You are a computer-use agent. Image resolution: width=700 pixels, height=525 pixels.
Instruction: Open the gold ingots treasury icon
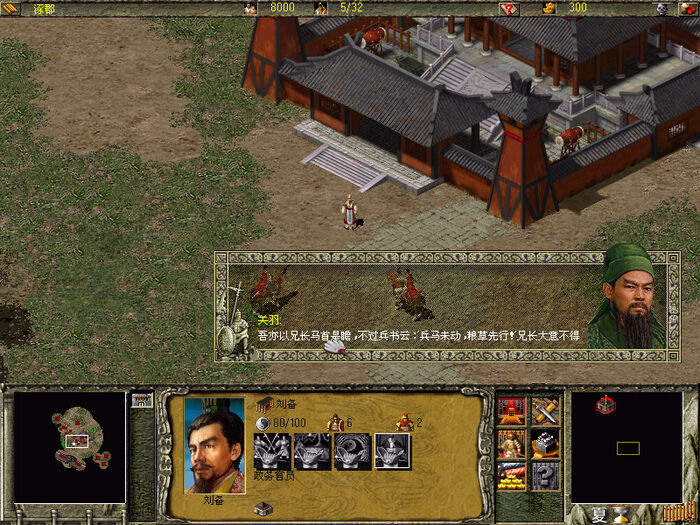click(x=511, y=475)
